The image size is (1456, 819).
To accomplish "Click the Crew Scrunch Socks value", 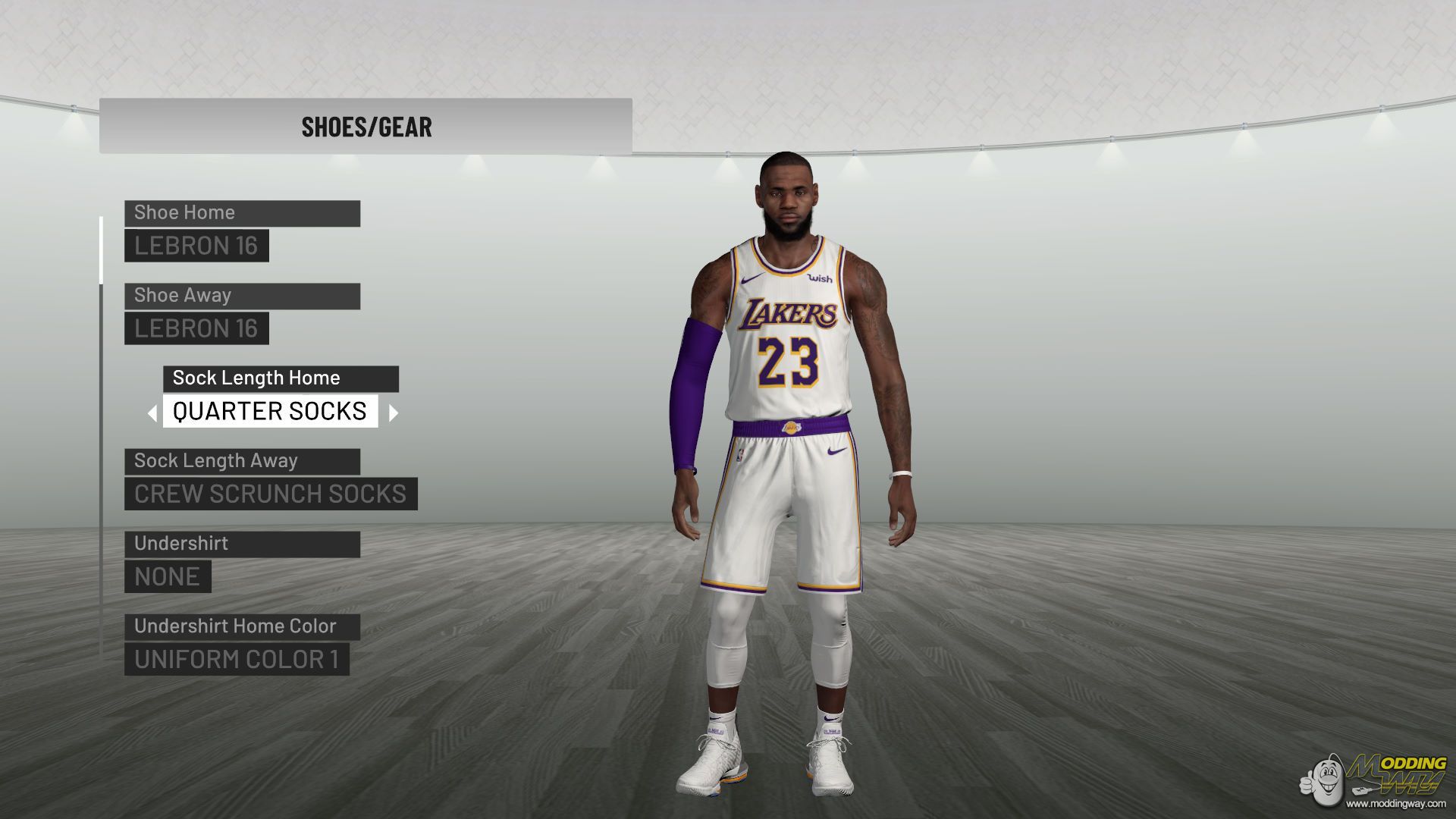I will pyautogui.click(x=271, y=494).
